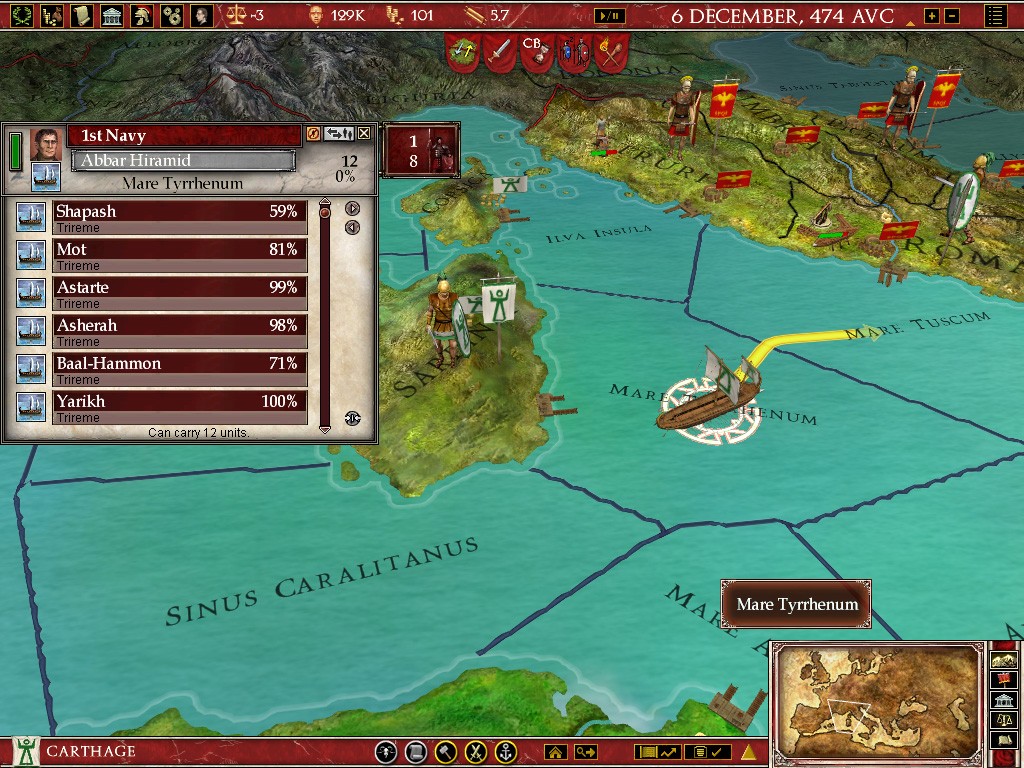Switch to terrain map mode mountain icon
Image resolution: width=1024 pixels, height=768 pixels.
click(1002, 660)
